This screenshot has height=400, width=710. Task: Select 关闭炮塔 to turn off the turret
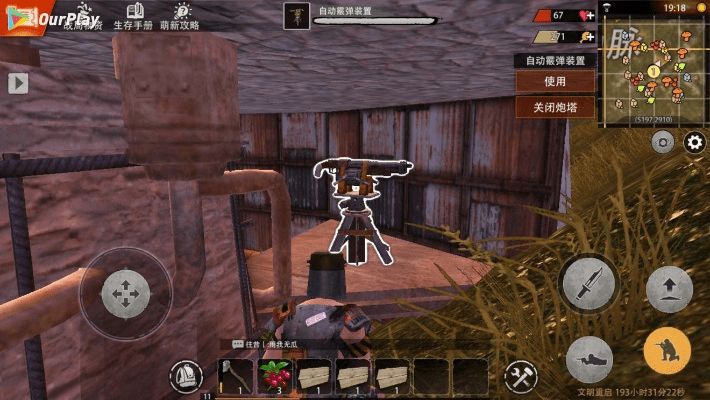[555, 107]
